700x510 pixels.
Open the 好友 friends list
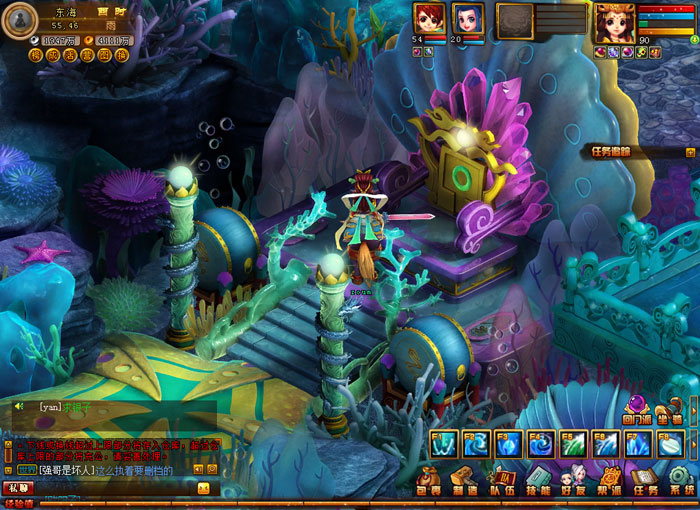pyautogui.click(x=573, y=480)
